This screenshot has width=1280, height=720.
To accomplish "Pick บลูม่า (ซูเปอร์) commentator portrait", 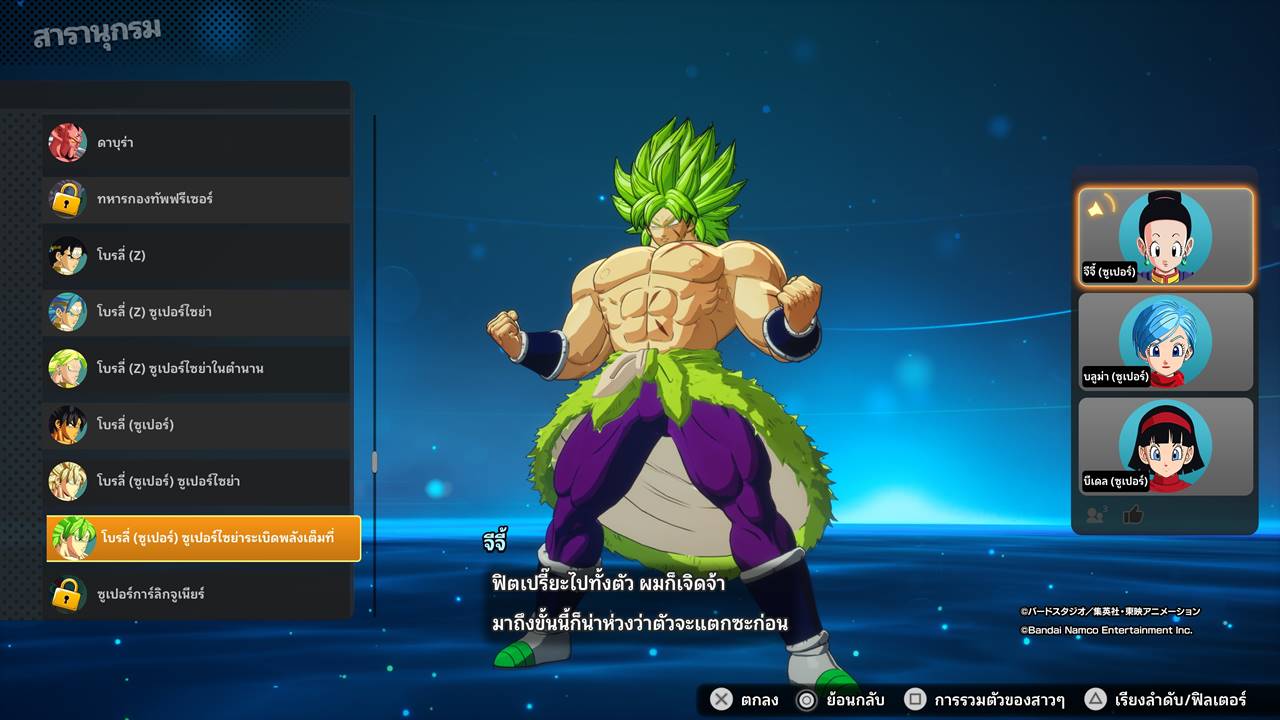I will (1165, 342).
